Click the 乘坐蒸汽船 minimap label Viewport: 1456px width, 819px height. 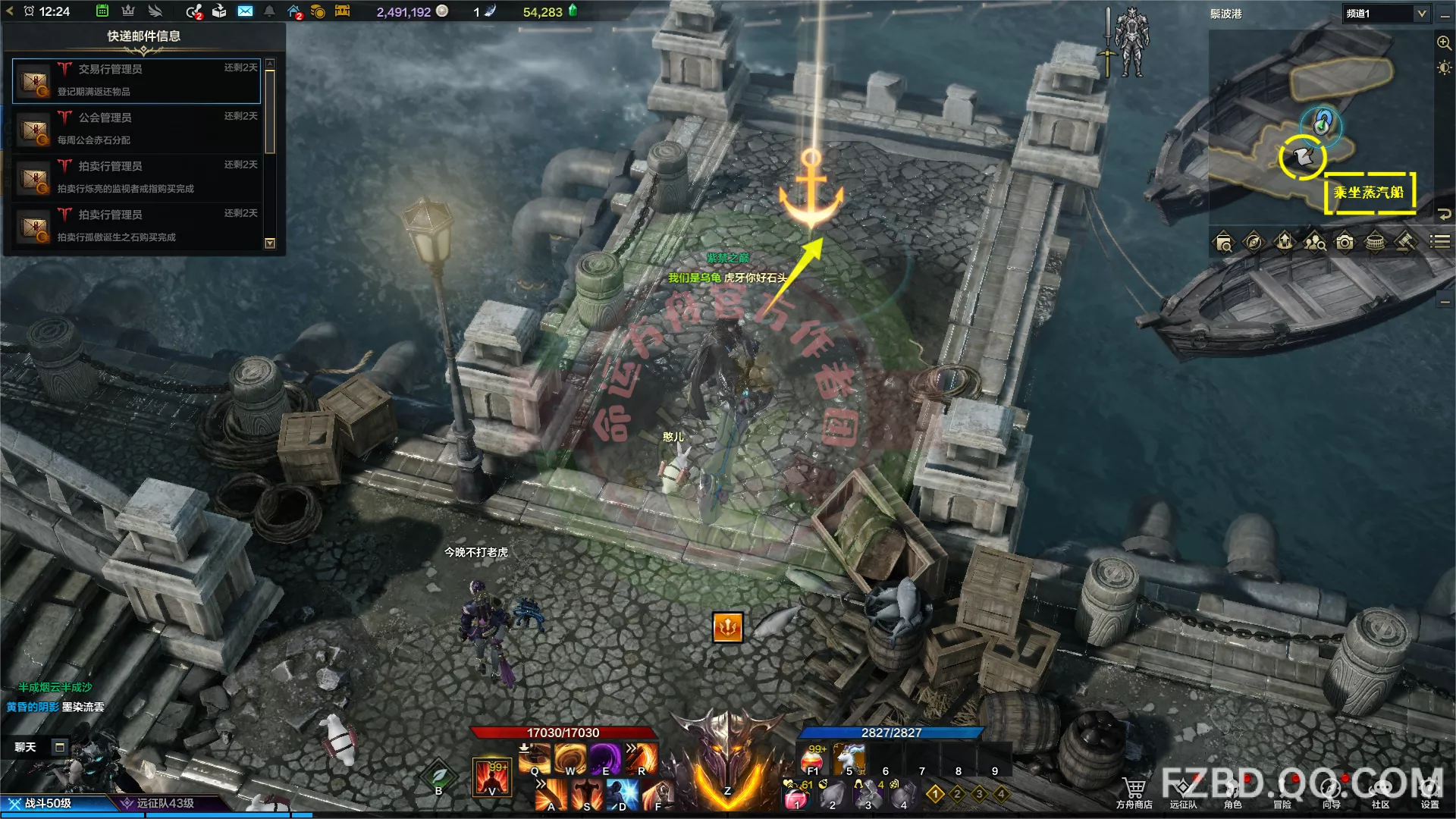(x=1369, y=193)
